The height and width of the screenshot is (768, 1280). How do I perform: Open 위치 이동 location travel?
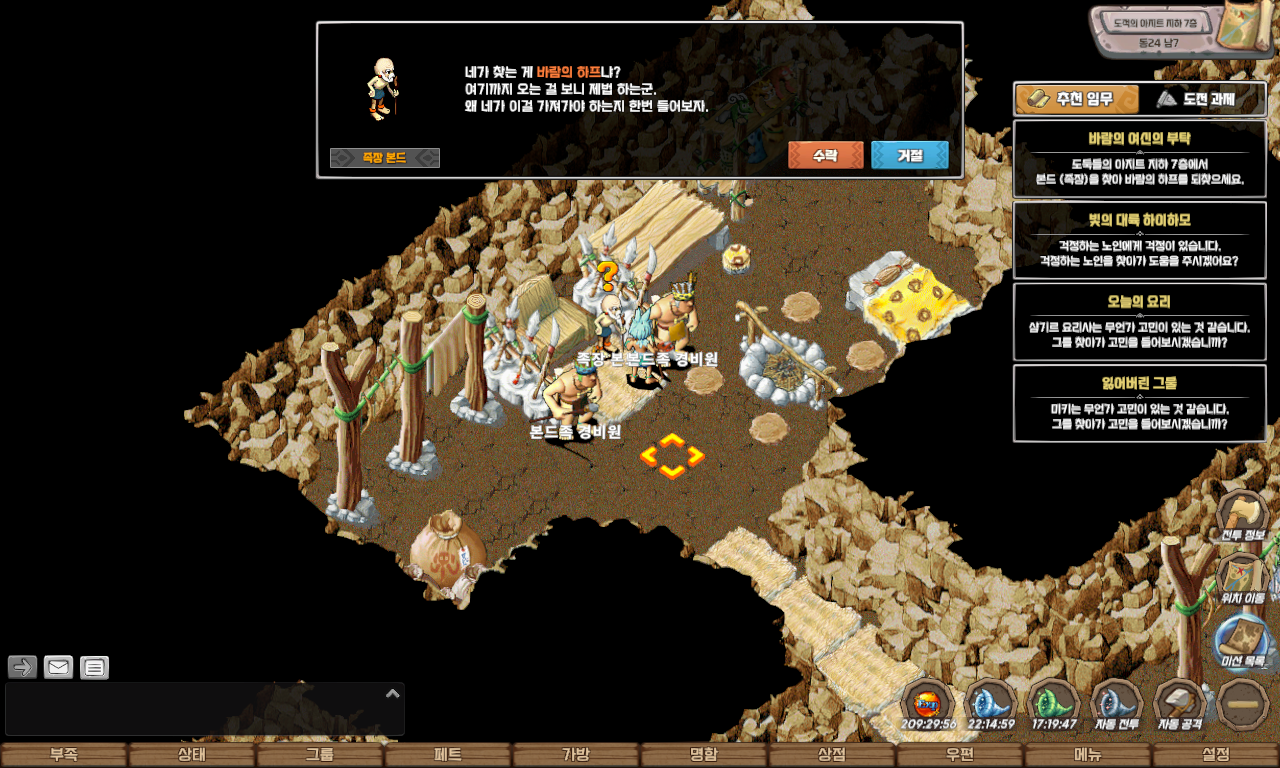(x=1242, y=578)
